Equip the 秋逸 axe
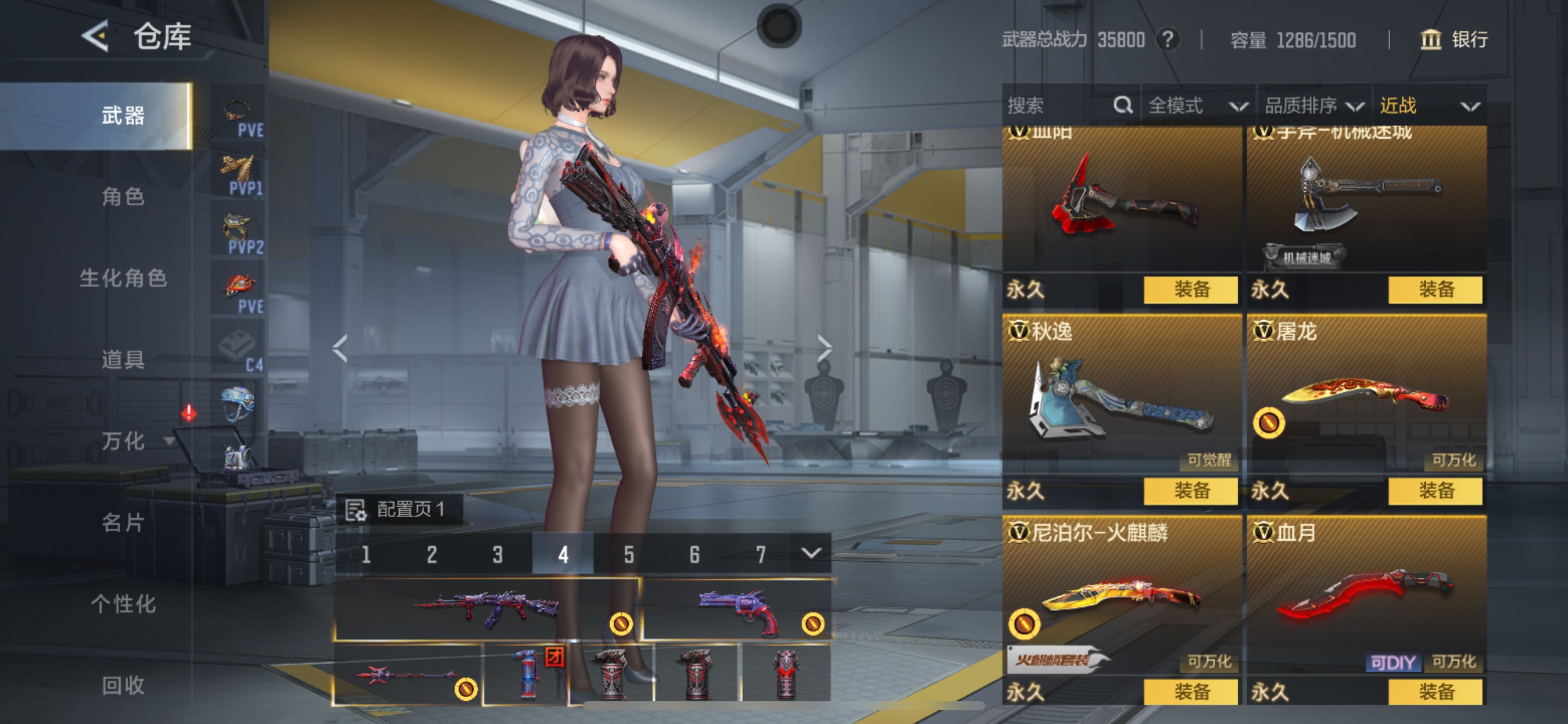The height and width of the screenshot is (724, 1568). (x=1190, y=490)
